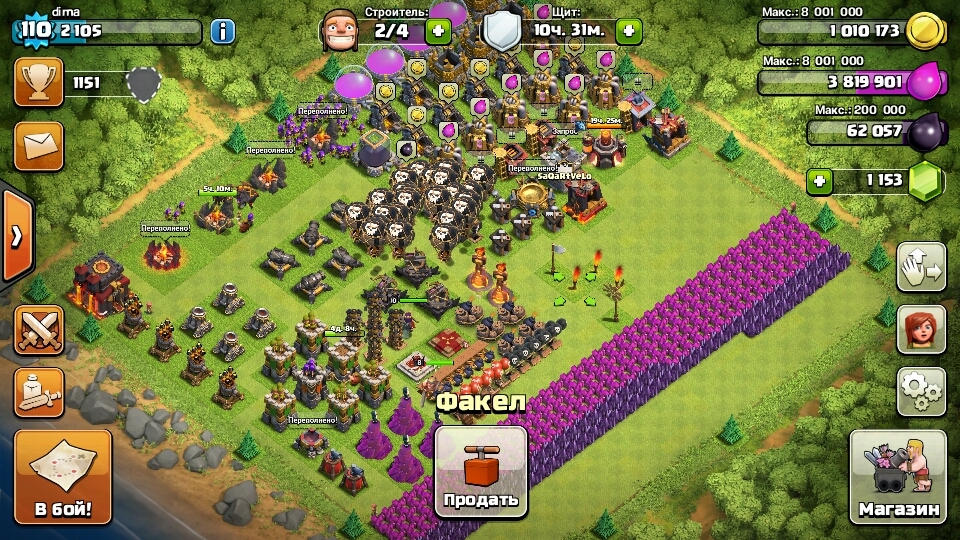This screenshot has width=960, height=540.
Task: Expand the orange side panel arrow
Action: pyautogui.click(x=16, y=236)
